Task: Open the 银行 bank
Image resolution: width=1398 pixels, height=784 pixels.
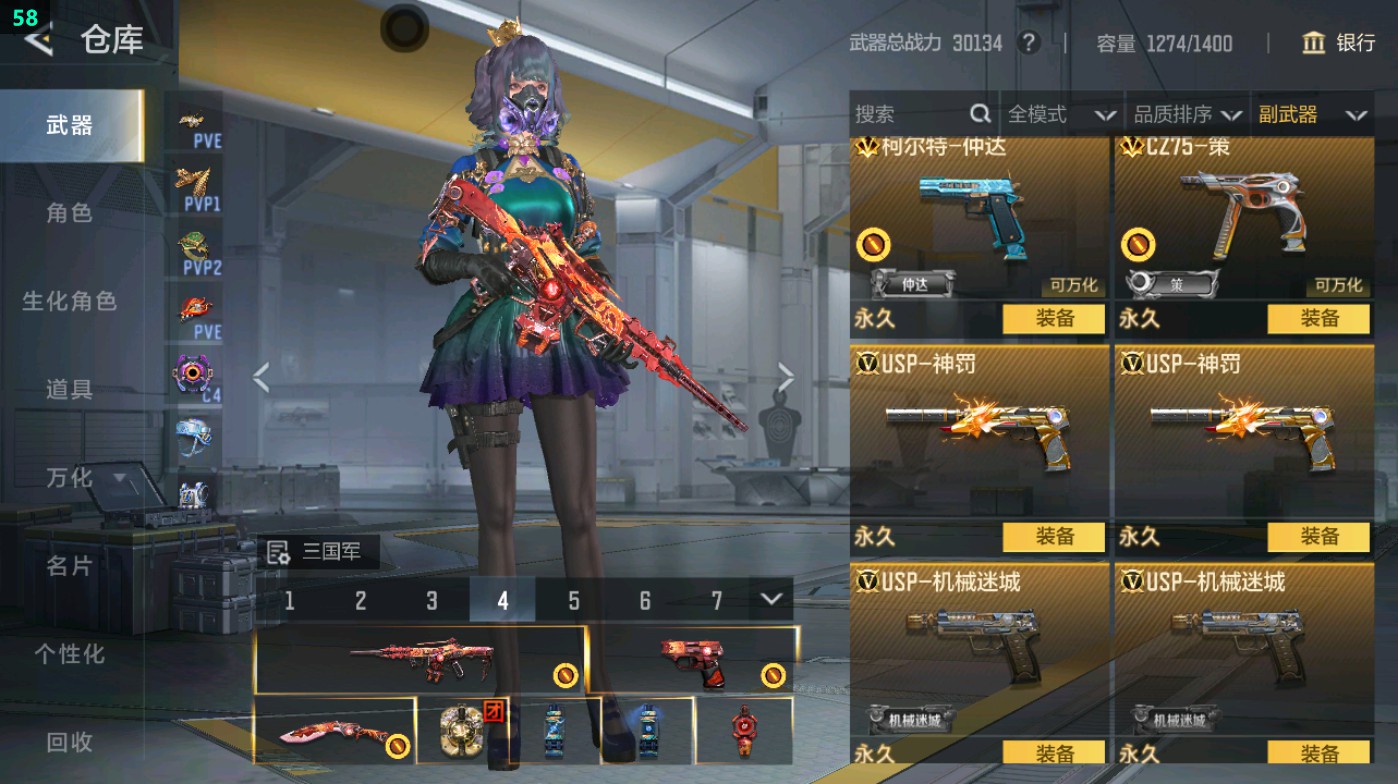Action: [x=1338, y=43]
